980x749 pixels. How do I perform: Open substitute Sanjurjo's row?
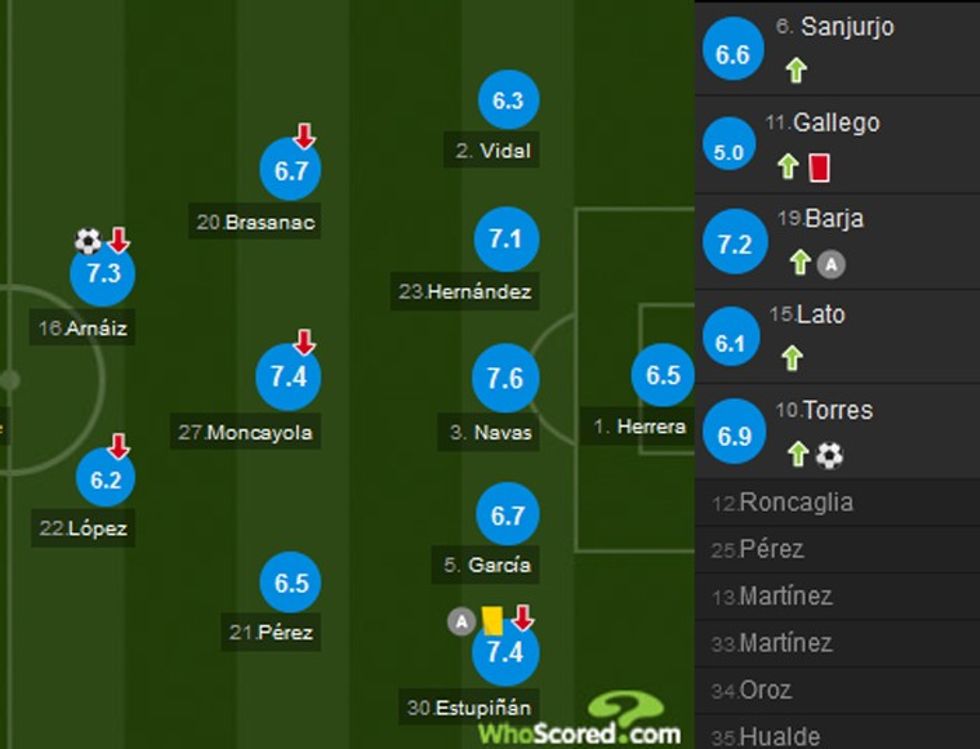[837, 48]
